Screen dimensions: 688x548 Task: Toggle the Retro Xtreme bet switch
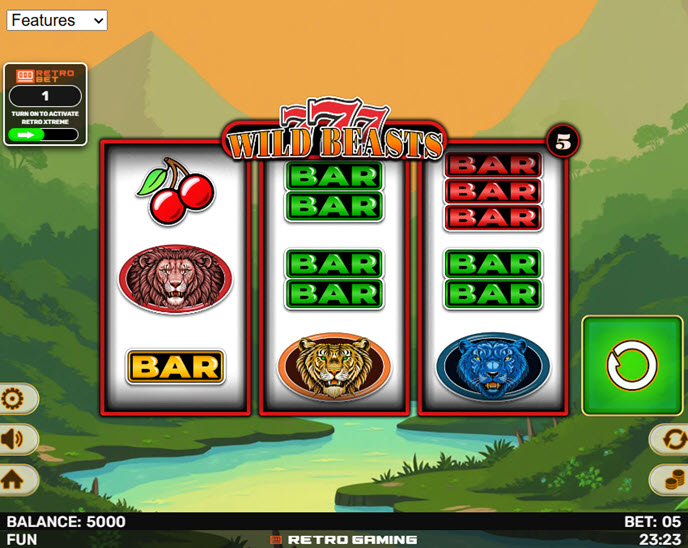pos(43,133)
